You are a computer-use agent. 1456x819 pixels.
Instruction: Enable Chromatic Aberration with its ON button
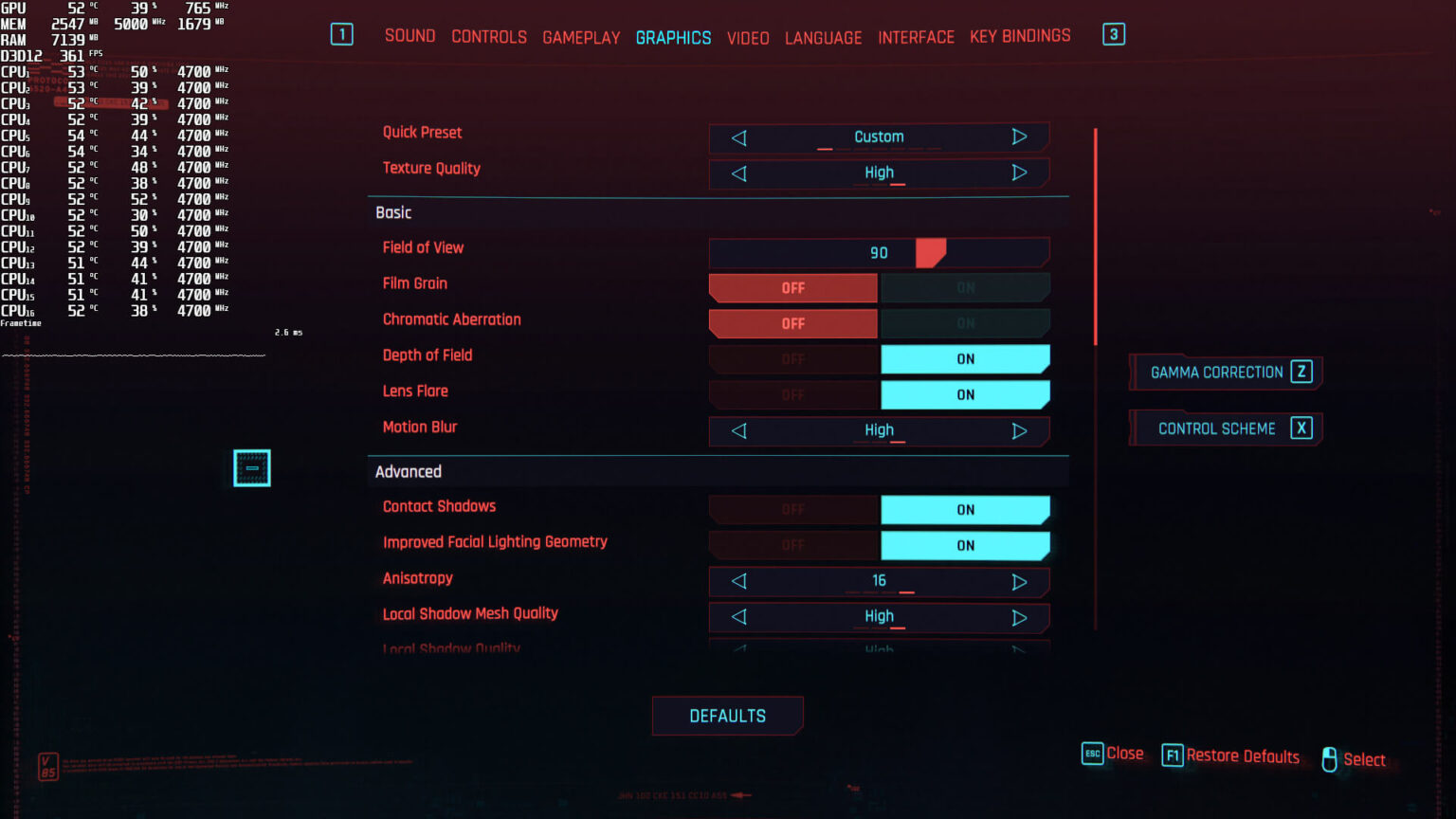965,323
